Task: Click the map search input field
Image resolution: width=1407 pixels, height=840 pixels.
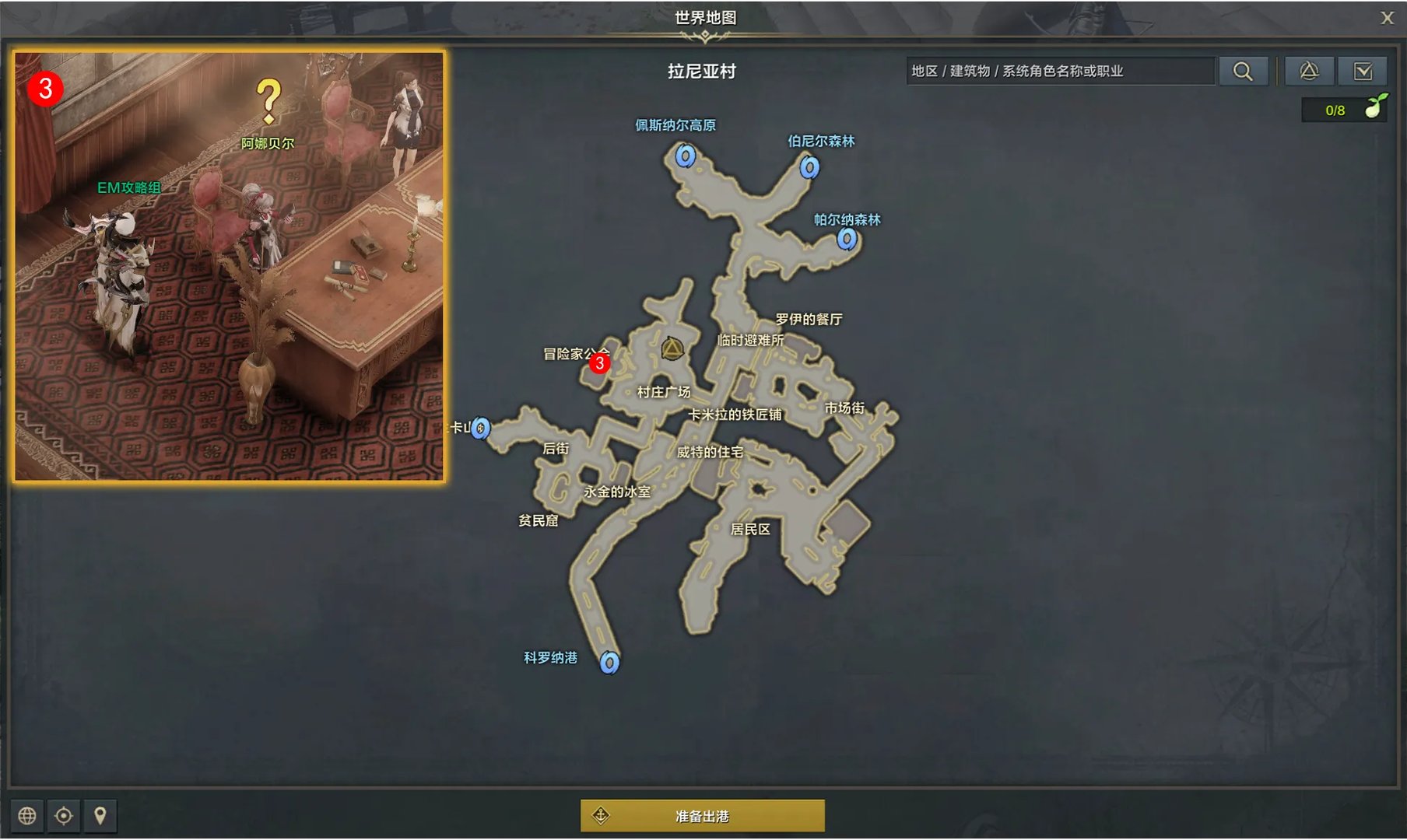Action: [1060, 72]
